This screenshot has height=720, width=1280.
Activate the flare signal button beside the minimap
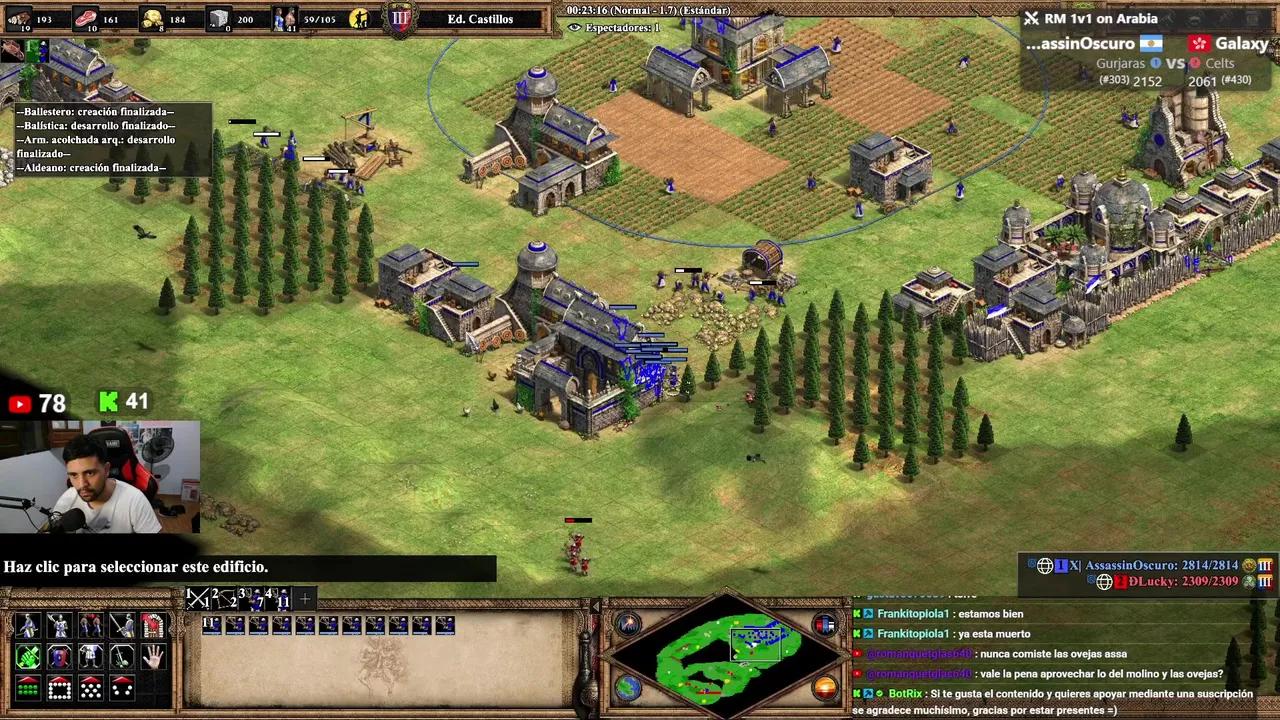click(x=629, y=625)
